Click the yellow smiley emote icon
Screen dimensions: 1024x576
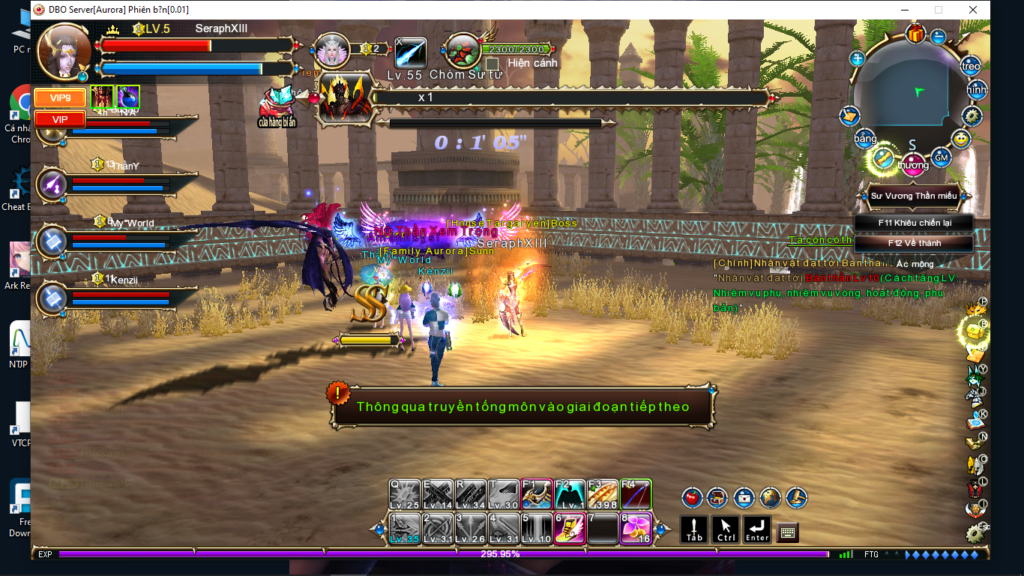click(x=960, y=138)
